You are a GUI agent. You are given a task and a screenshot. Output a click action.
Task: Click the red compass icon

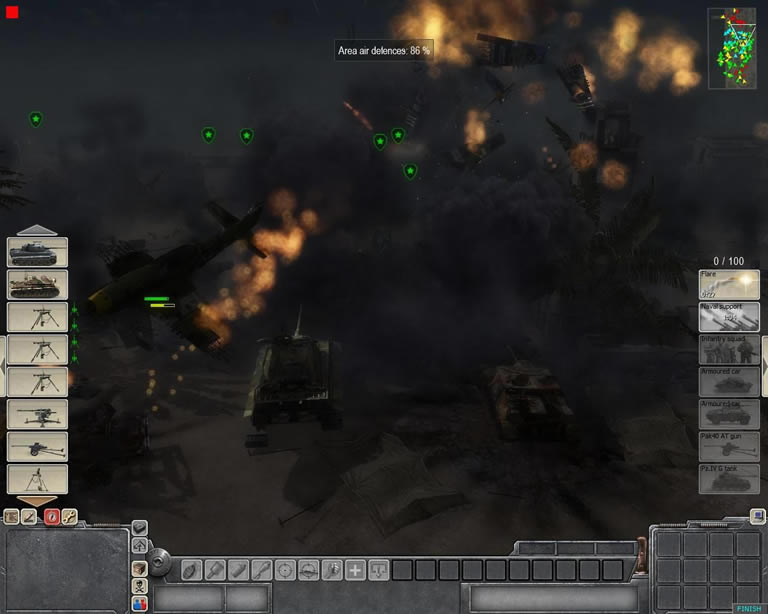coord(51,517)
